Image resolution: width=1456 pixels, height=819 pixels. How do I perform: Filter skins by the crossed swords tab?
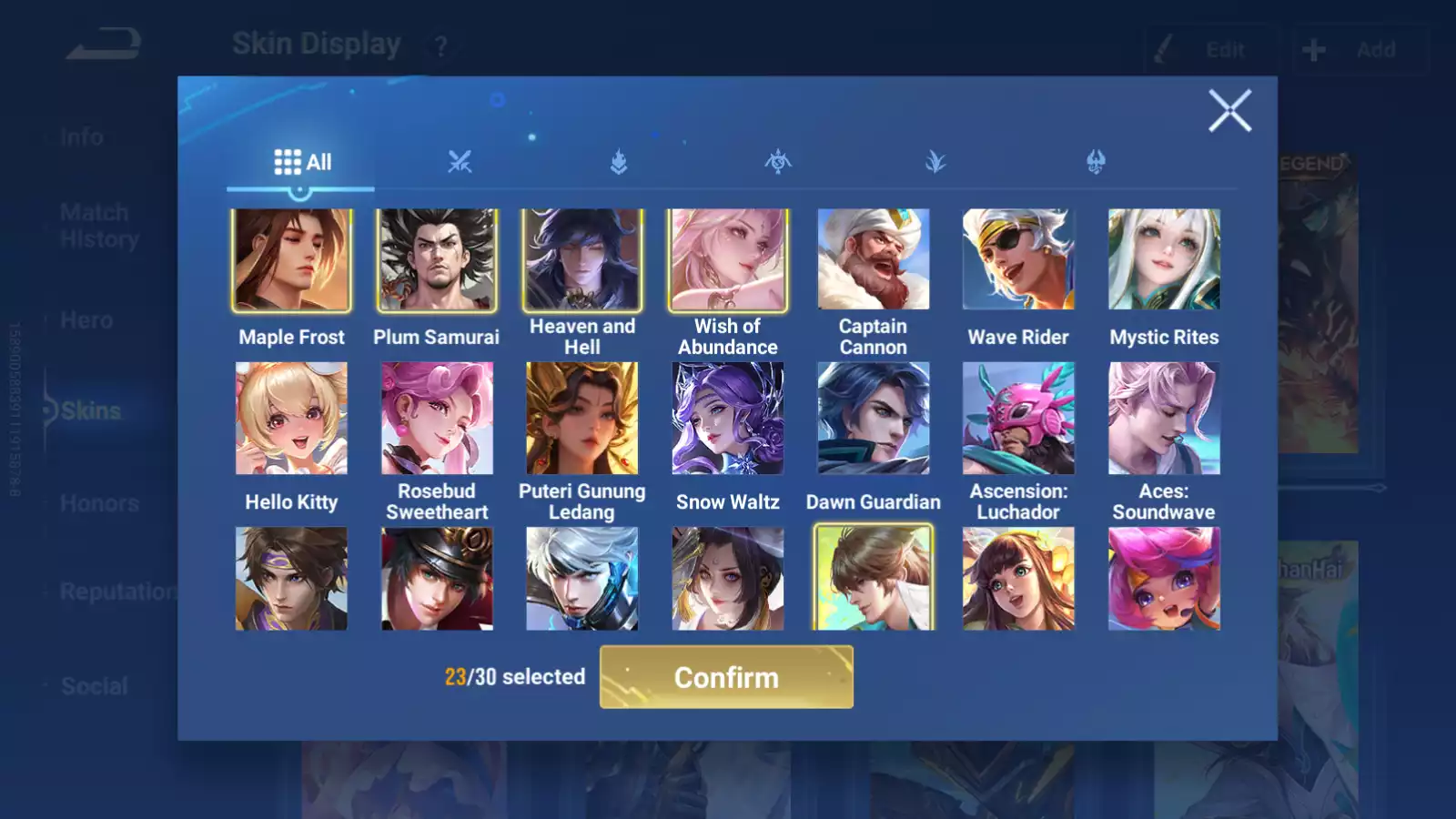(460, 162)
